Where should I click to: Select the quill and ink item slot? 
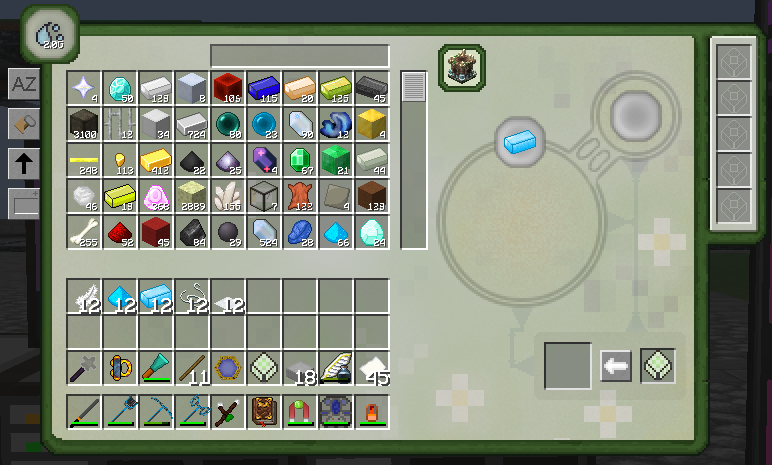tap(336, 368)
